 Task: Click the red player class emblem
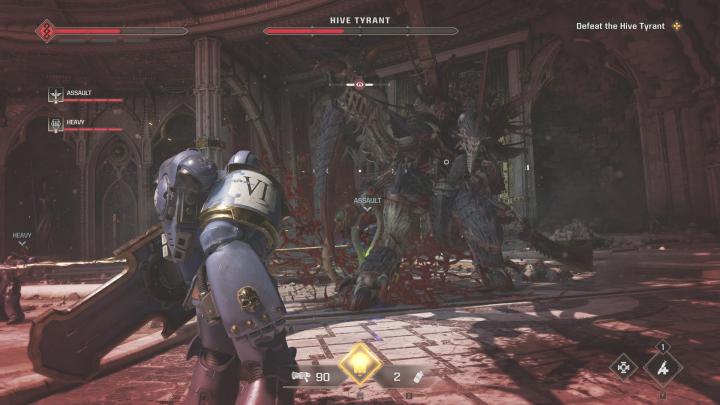pyautogui.click(x=44, y=31)
